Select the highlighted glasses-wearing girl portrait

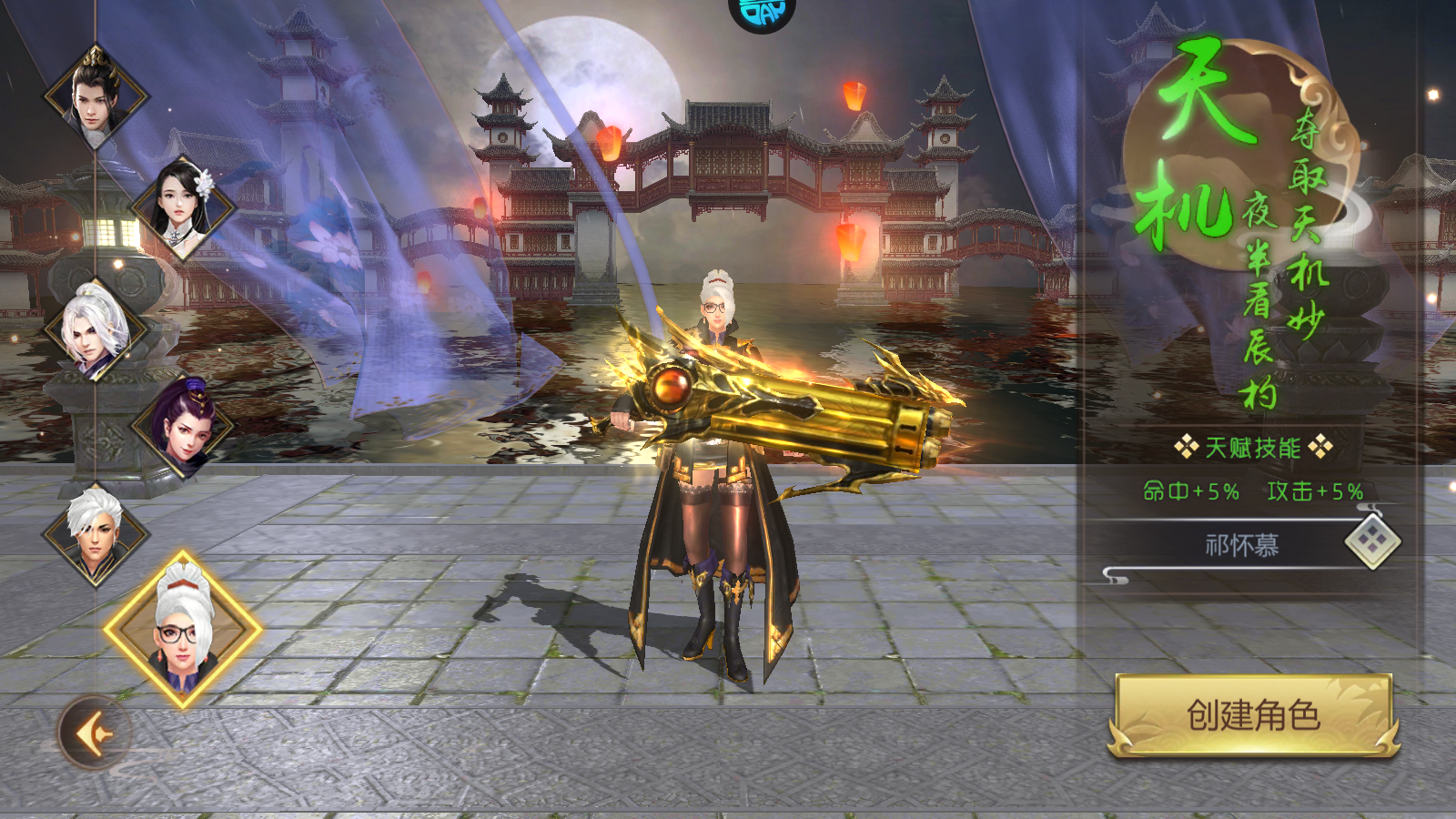183,629
